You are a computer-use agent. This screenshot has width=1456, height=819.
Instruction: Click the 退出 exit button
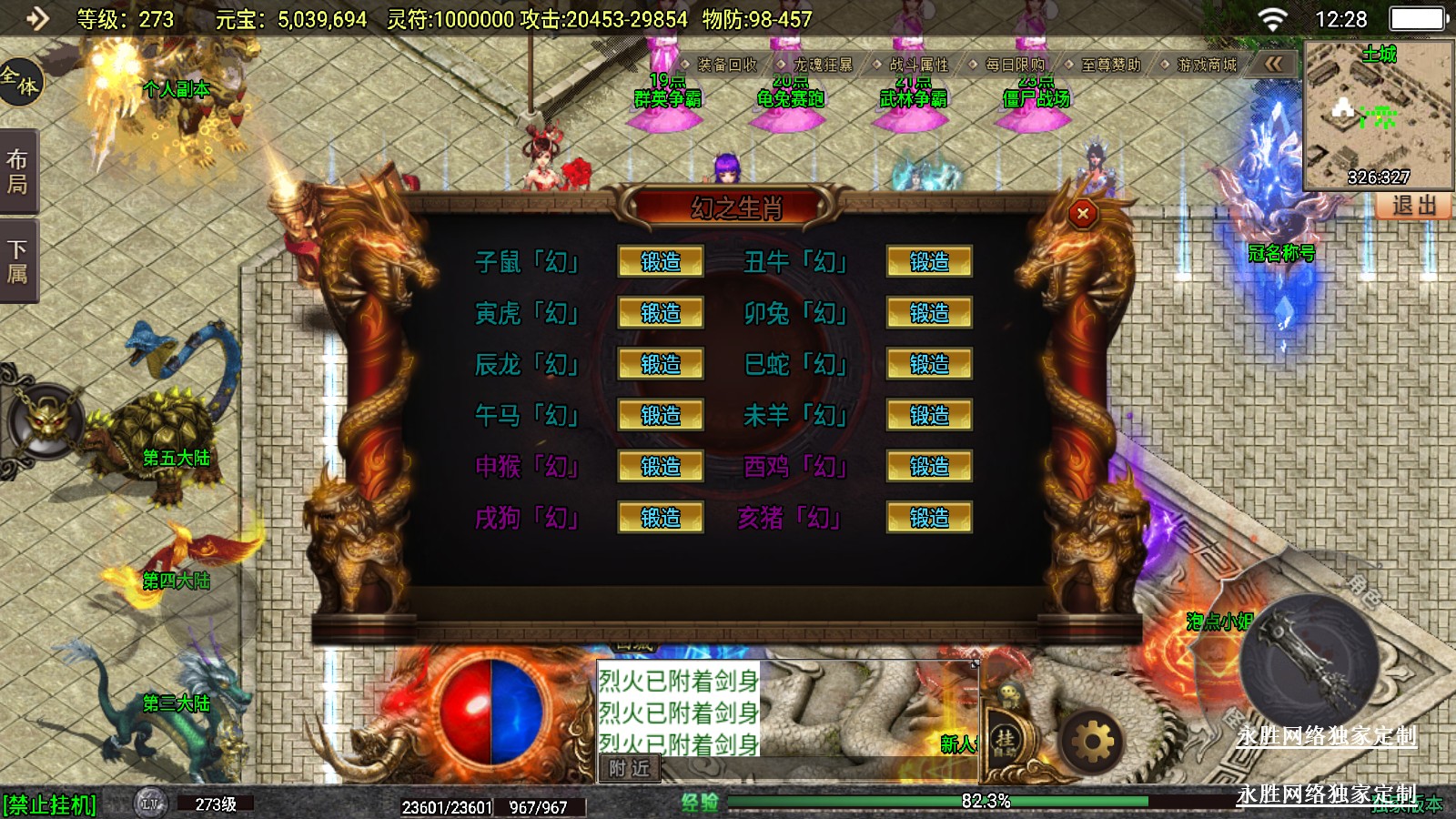click(x=1414, y=206)
